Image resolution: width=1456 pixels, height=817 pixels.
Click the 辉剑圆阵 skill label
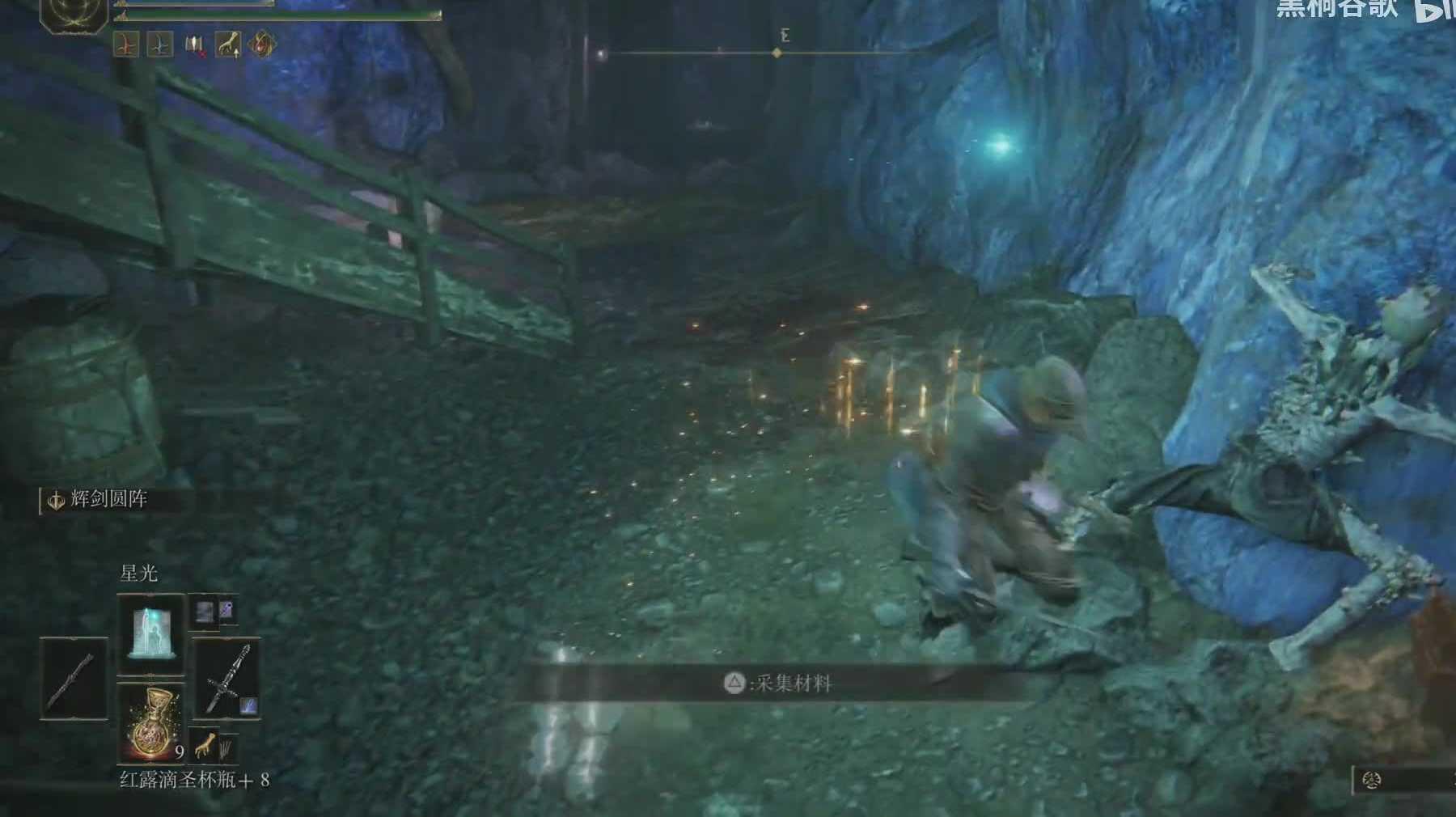coord(108,500)
